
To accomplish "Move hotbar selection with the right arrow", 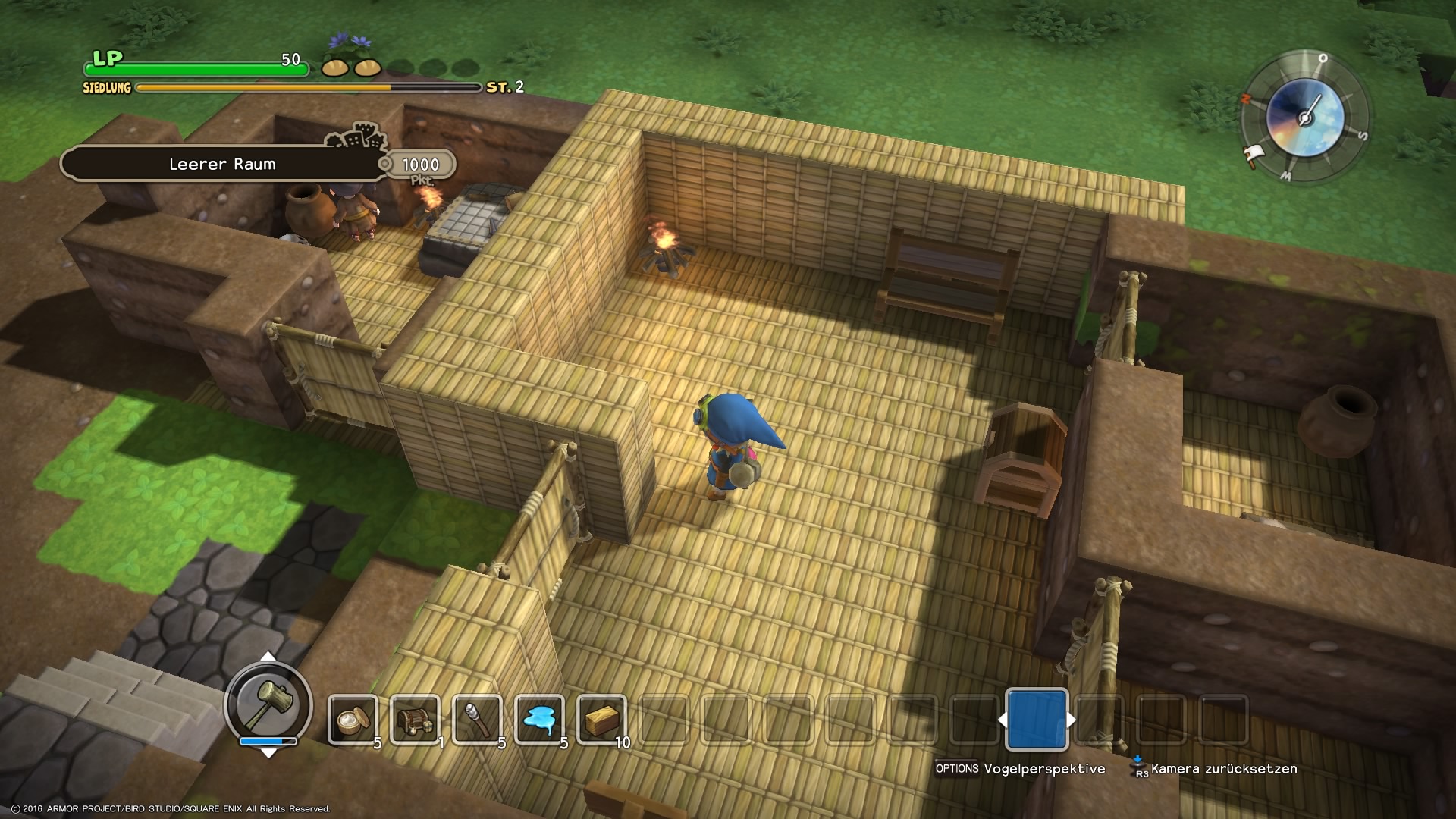I will (x=1071, y=720).
